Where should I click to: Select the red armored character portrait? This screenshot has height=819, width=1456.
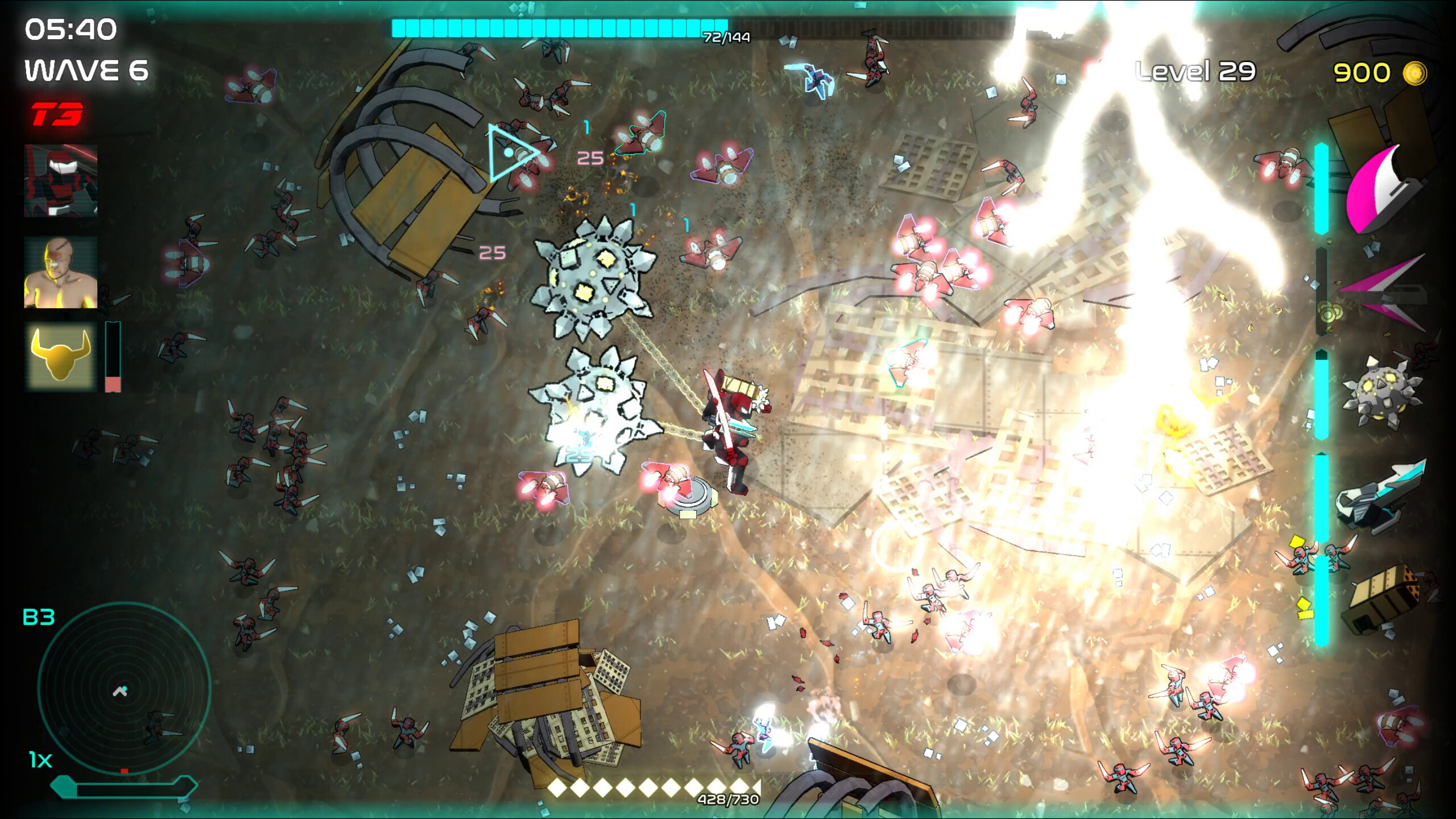point(60,182)
